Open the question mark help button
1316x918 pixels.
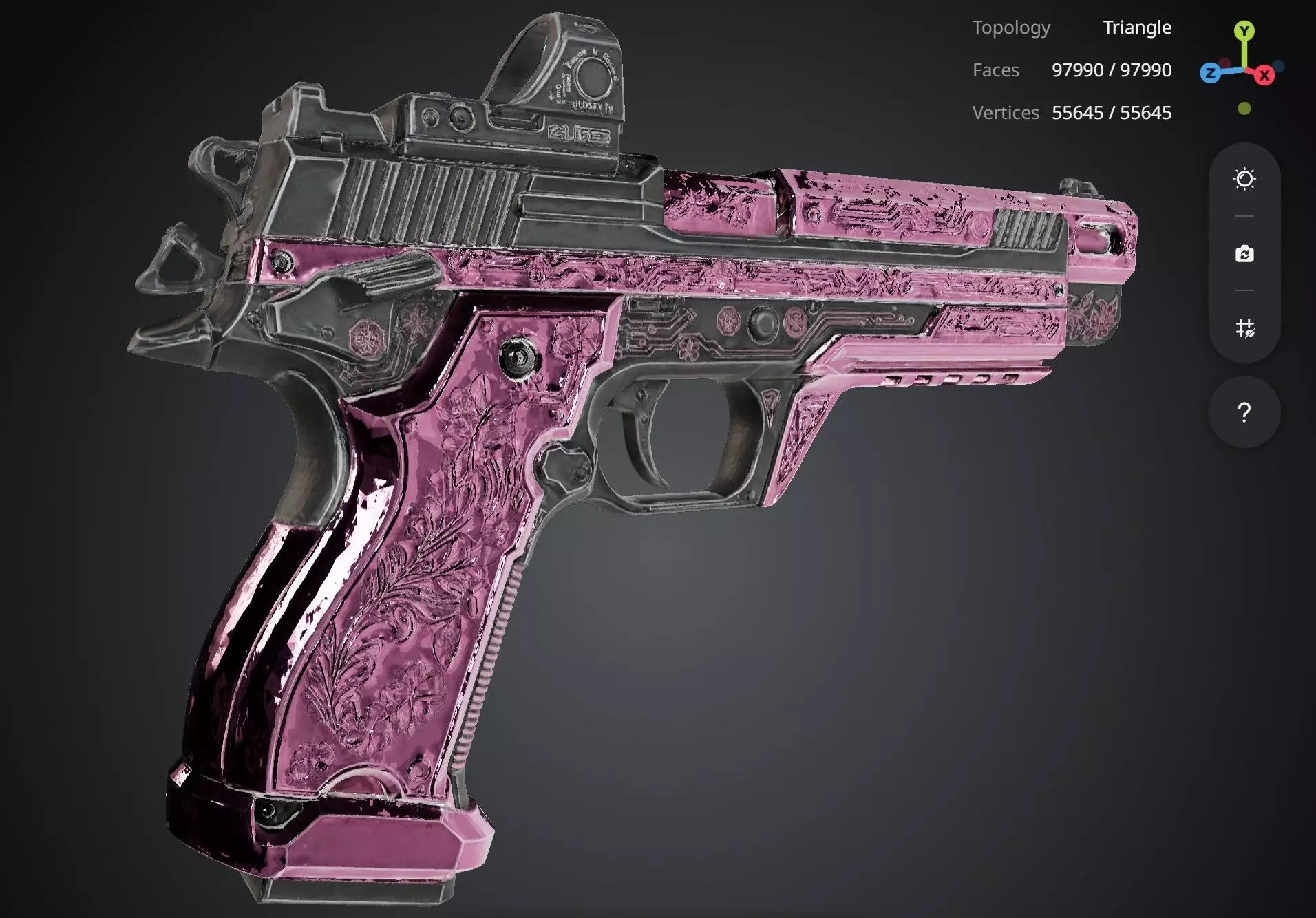pyautogui.click(x=1244, y=412)
